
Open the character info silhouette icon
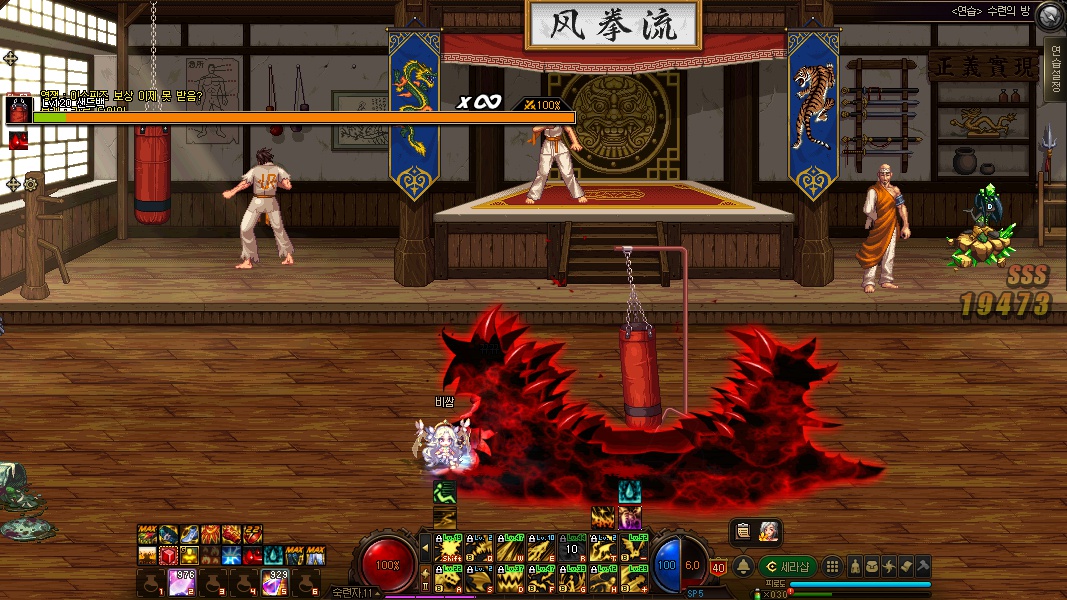coord(855,567)
